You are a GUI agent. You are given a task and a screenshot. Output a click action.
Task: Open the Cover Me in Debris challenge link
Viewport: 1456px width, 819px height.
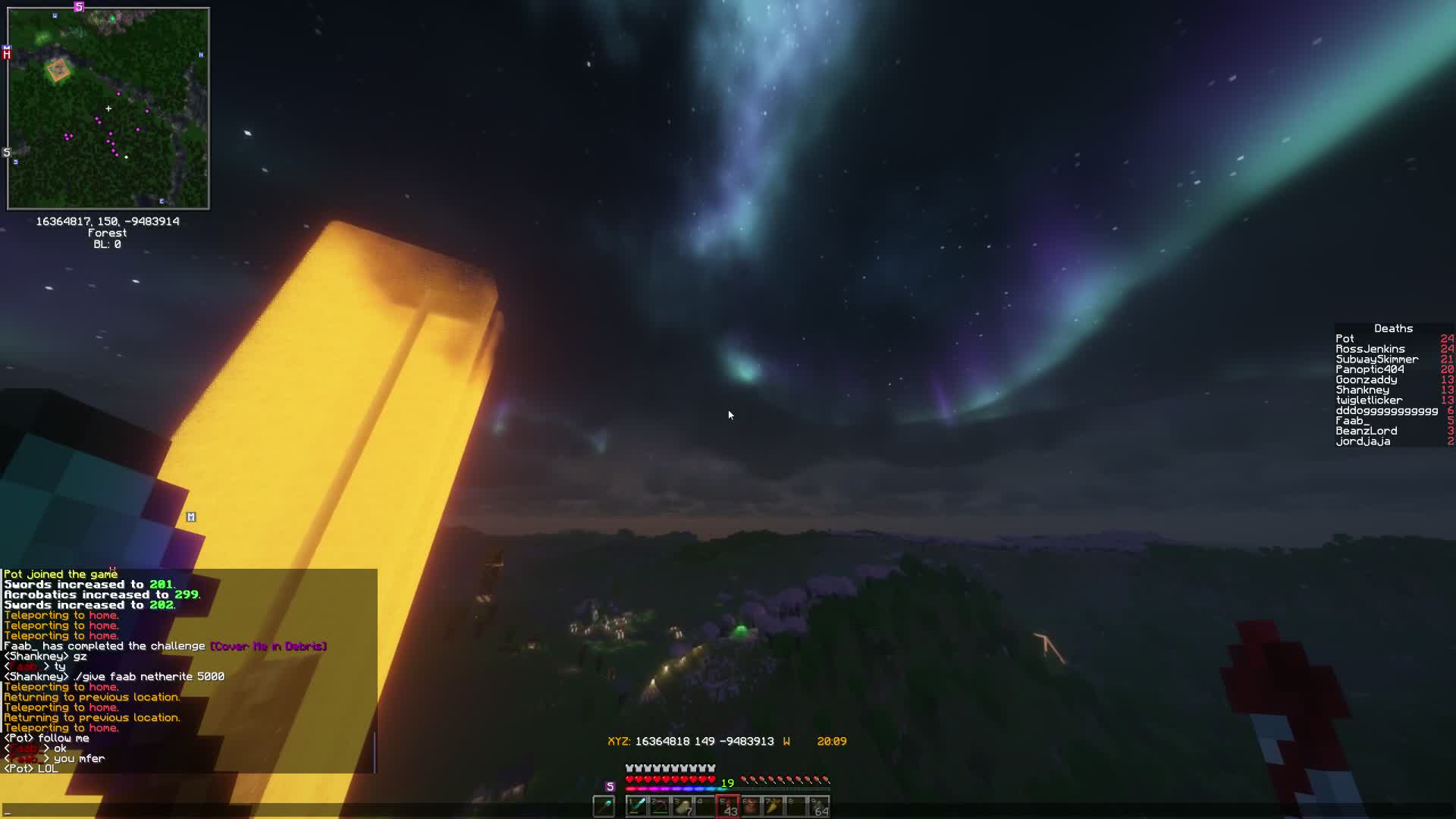268,646
